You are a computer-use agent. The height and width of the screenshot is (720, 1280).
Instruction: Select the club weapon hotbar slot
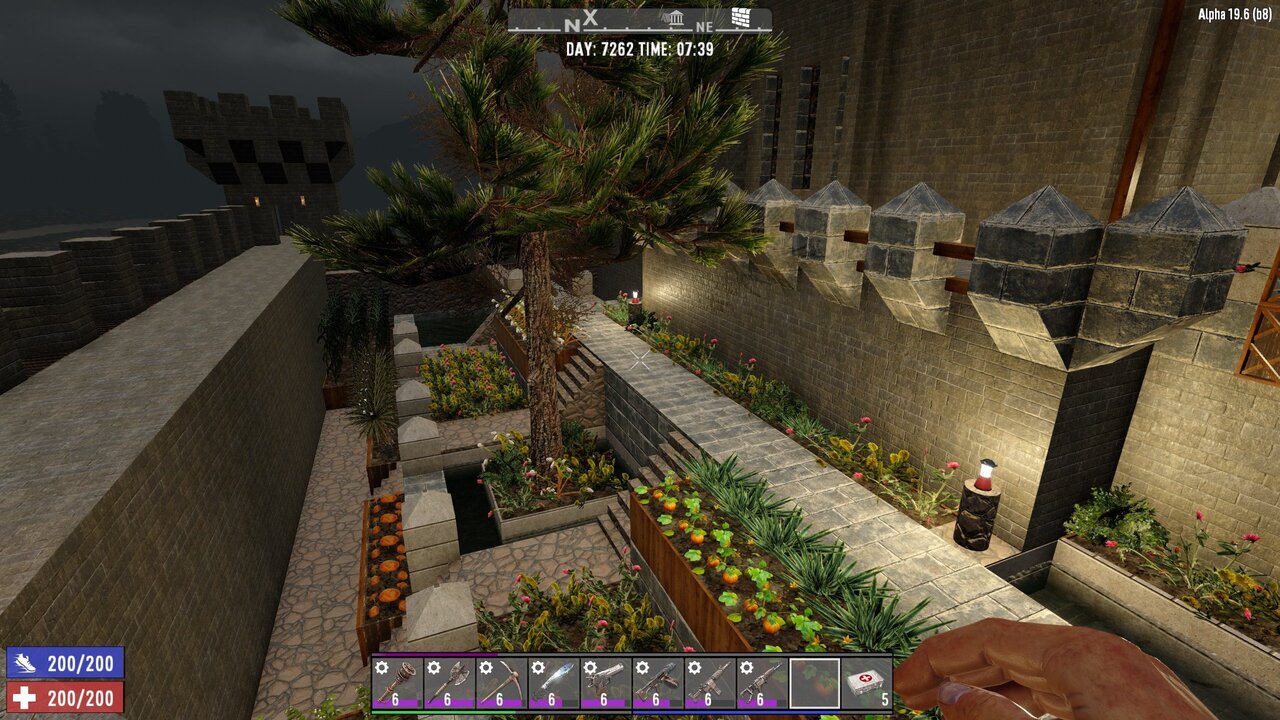coord(396,682)
